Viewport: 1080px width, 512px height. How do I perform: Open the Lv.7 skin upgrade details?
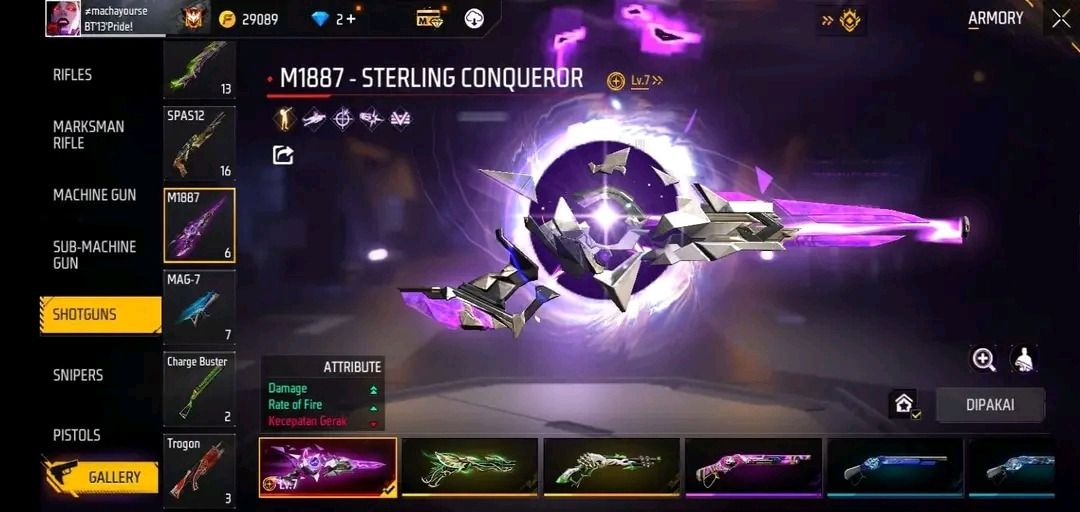click(637, 81)
